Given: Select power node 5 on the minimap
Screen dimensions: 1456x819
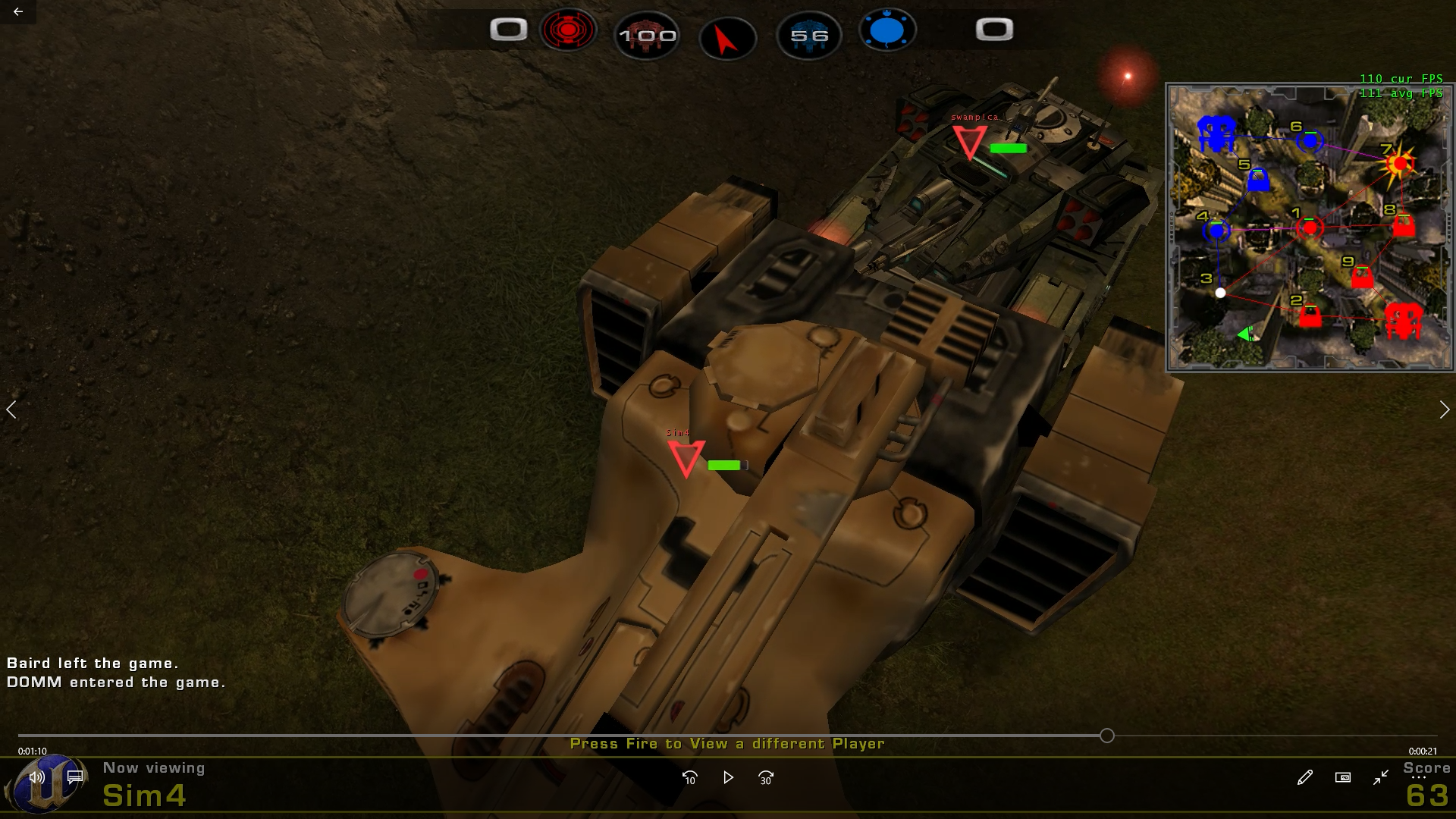Looking at the screenshot, I should (x=1258, y=180).
